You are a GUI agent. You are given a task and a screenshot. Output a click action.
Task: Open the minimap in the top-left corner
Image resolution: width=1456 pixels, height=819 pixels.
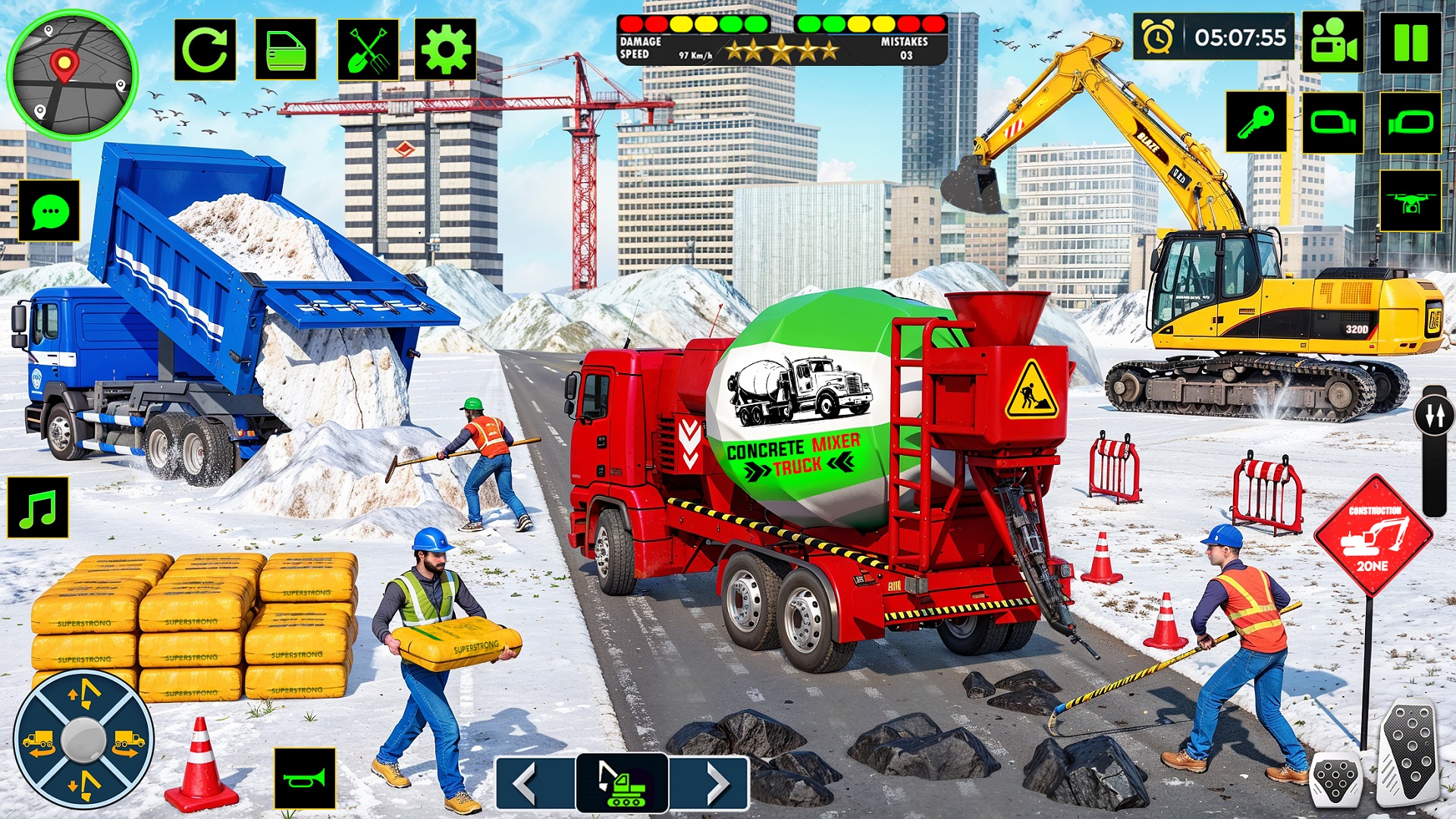72,72
